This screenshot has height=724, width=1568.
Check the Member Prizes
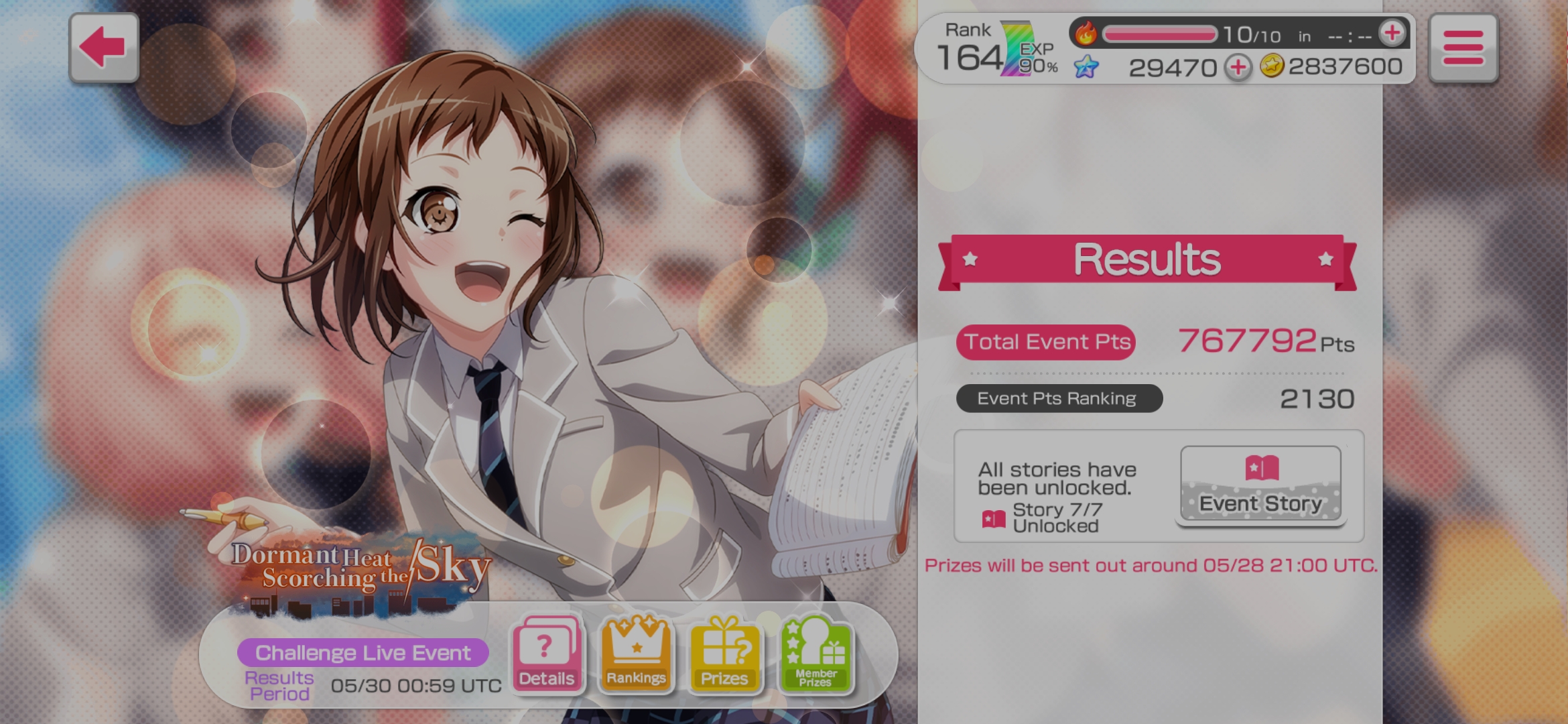[815, 655]
